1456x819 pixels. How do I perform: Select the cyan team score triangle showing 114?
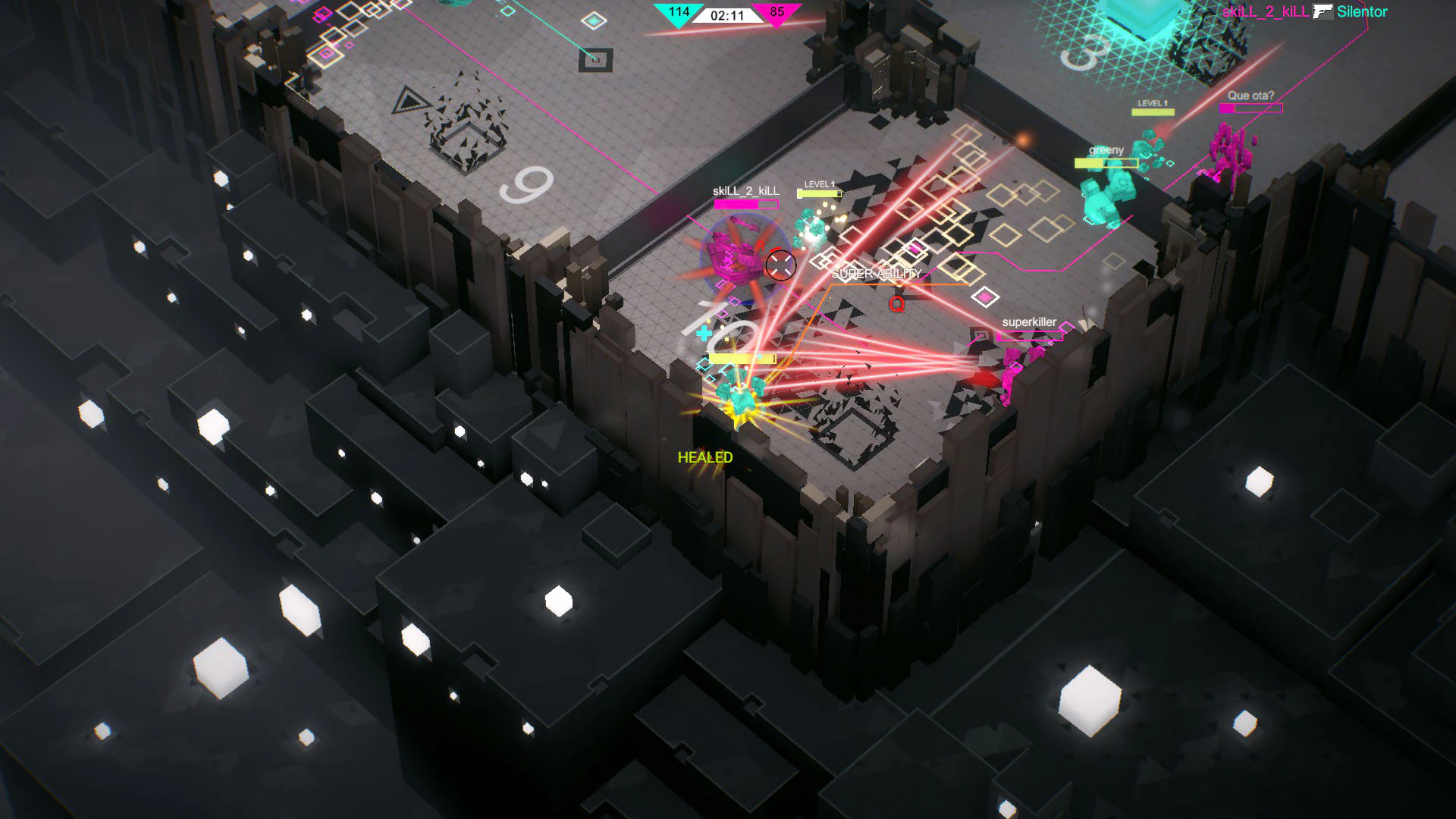point(677,12)
